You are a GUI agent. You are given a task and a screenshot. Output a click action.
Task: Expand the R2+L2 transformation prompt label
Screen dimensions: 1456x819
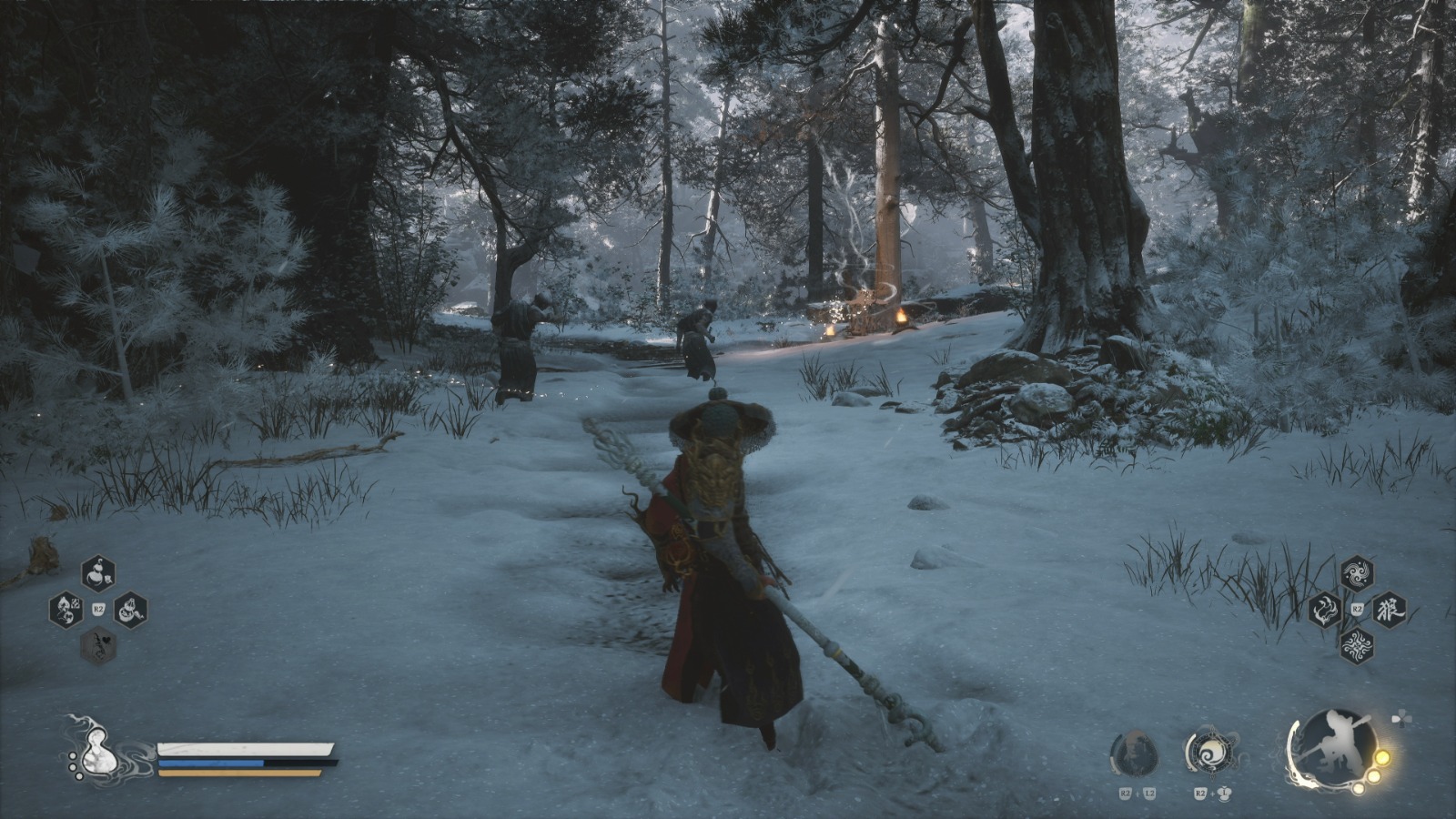tap(1136, 793)
